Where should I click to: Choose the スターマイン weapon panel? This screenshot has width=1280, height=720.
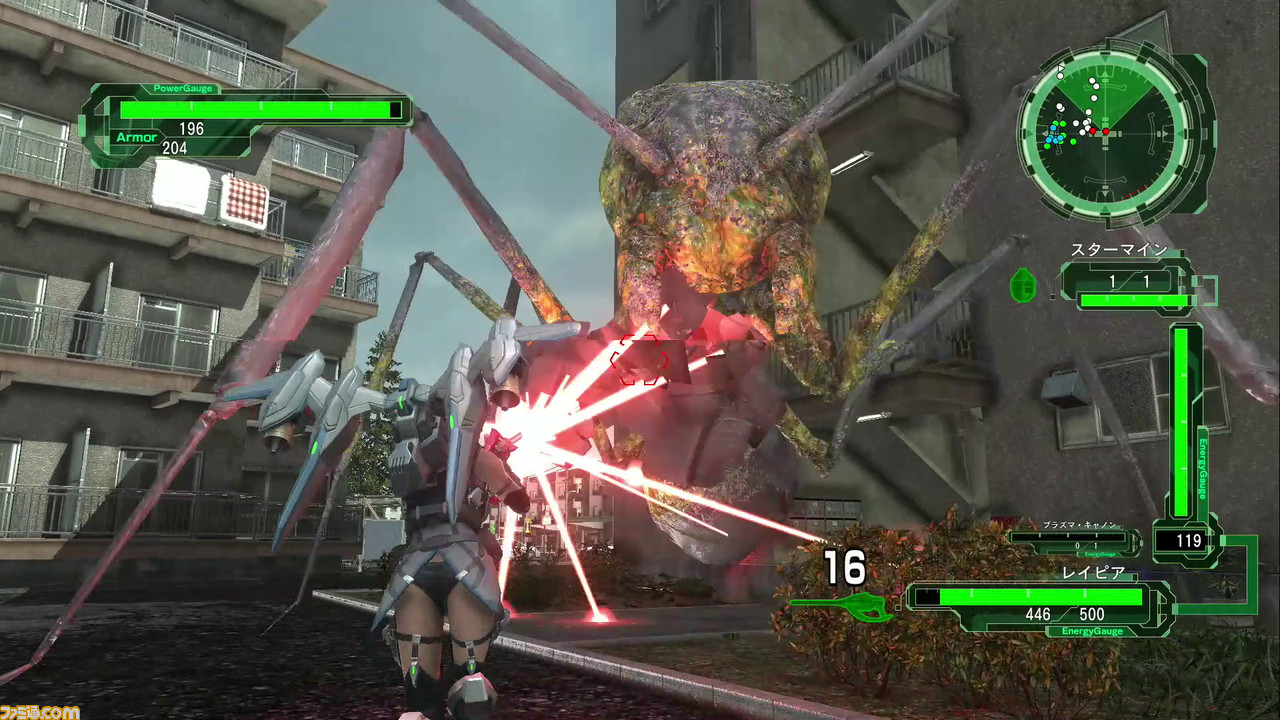click(1127, 285)
